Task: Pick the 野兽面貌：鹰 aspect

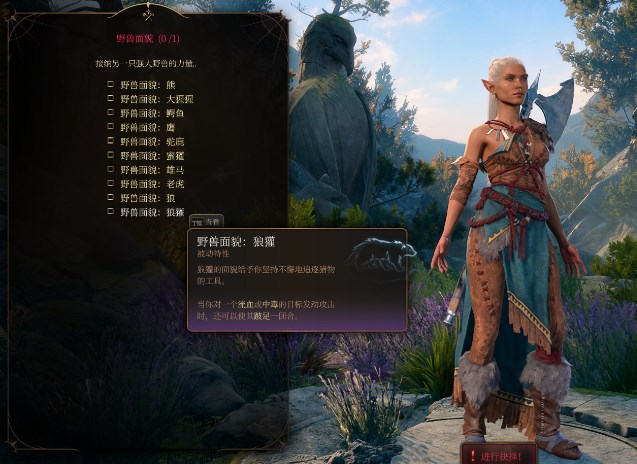Action: pos(111,127)
